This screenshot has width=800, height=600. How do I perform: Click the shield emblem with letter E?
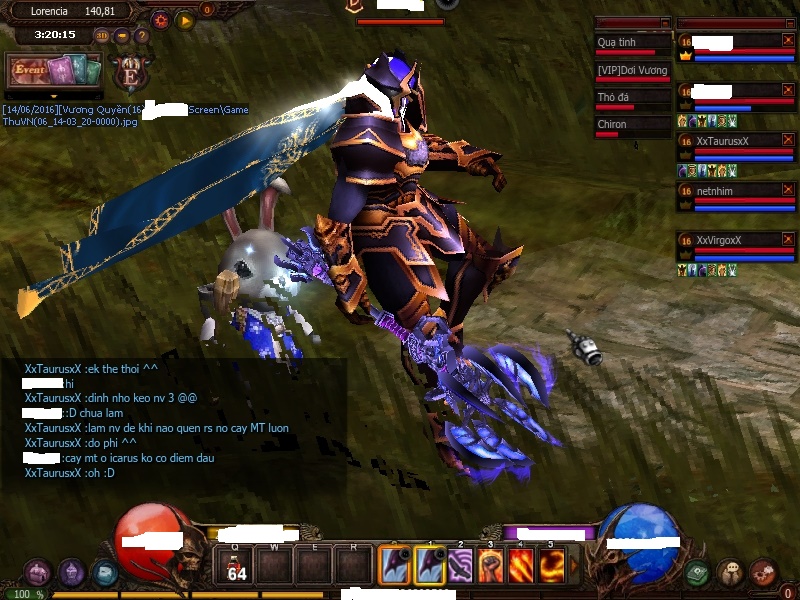pyautogui.click(x=130, y=74)
